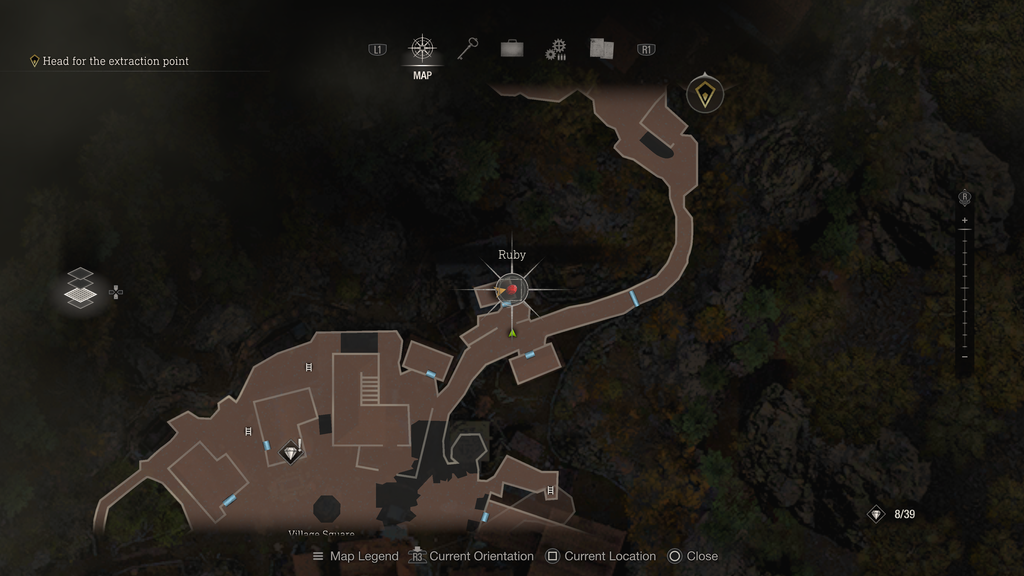This screenshot has width=1024, height=576.
Task: Click the green player position arrow
Action: click(512, 332)
